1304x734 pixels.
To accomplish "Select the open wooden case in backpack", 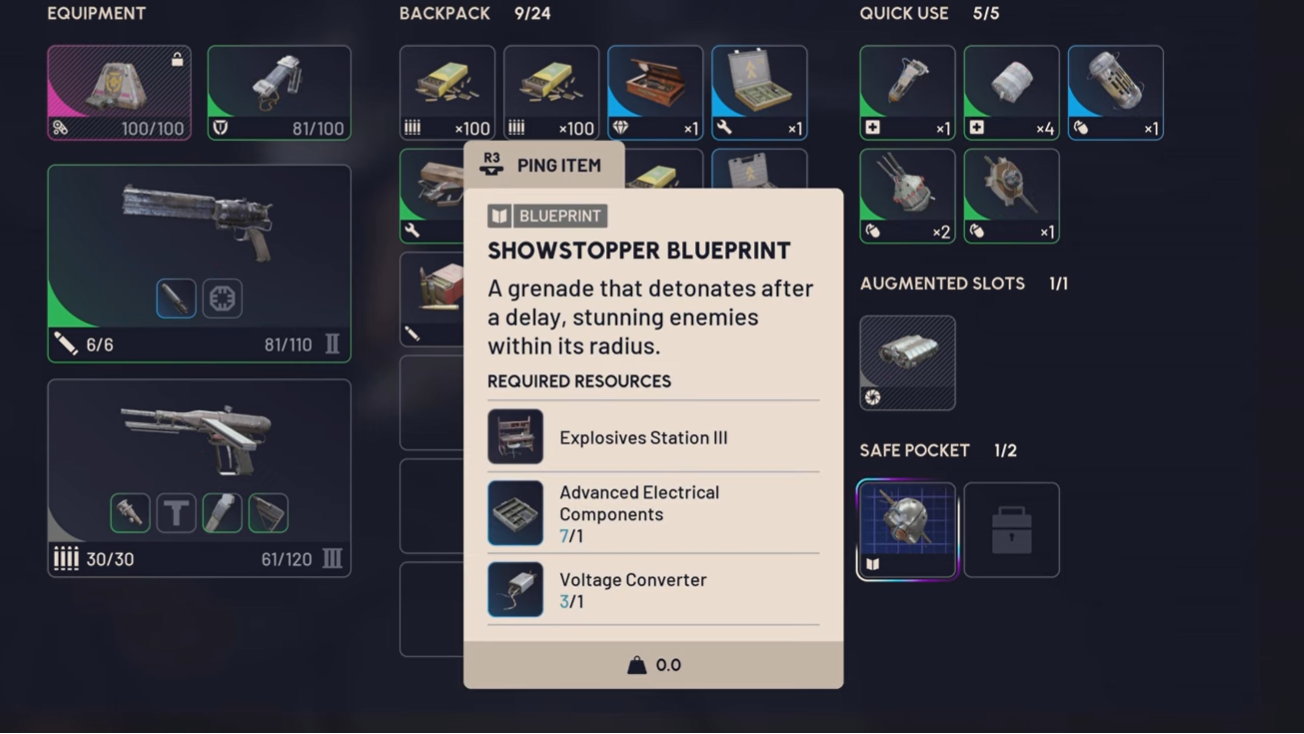I will pyautogui.click(x=655, y=92).
